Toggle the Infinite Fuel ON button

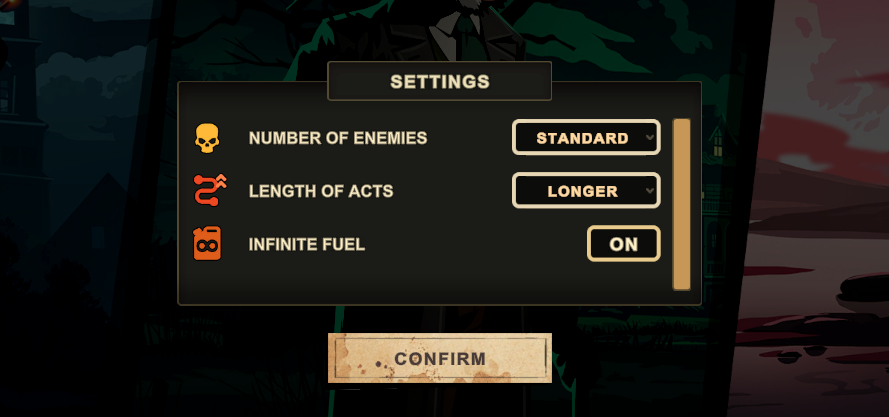tap(623, 244)
